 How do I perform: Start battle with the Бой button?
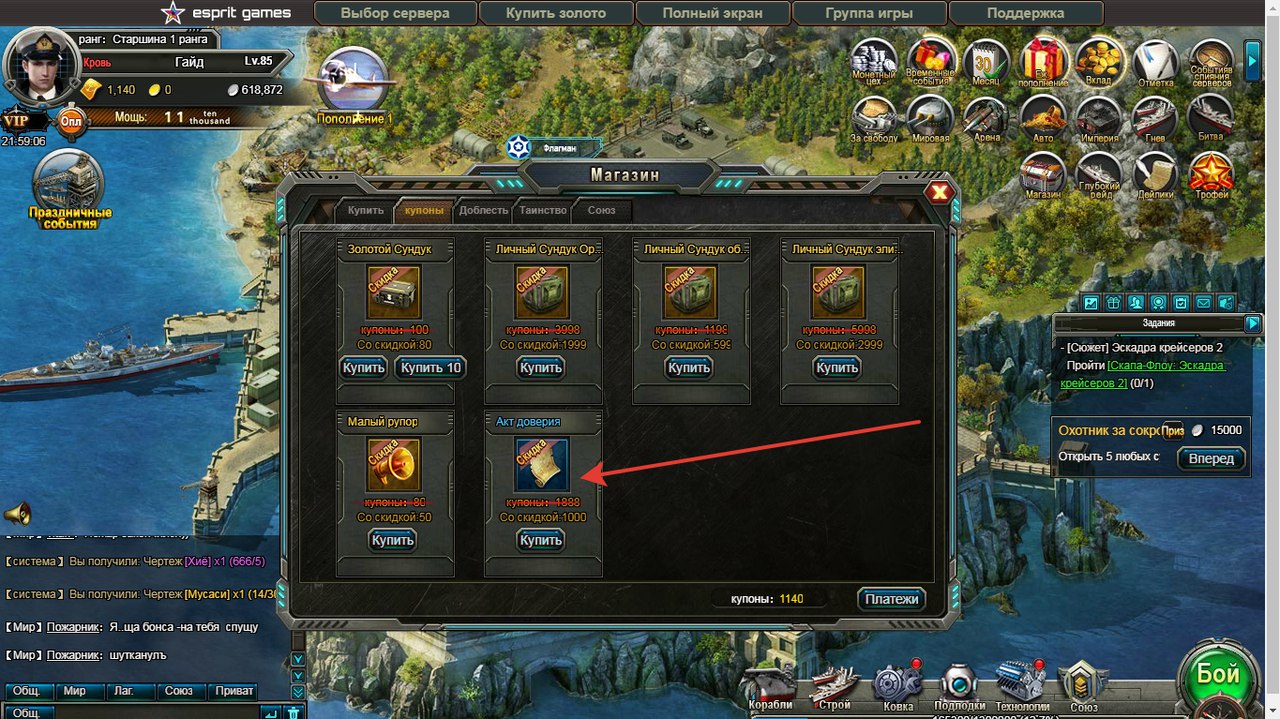tap(1218, 676)
